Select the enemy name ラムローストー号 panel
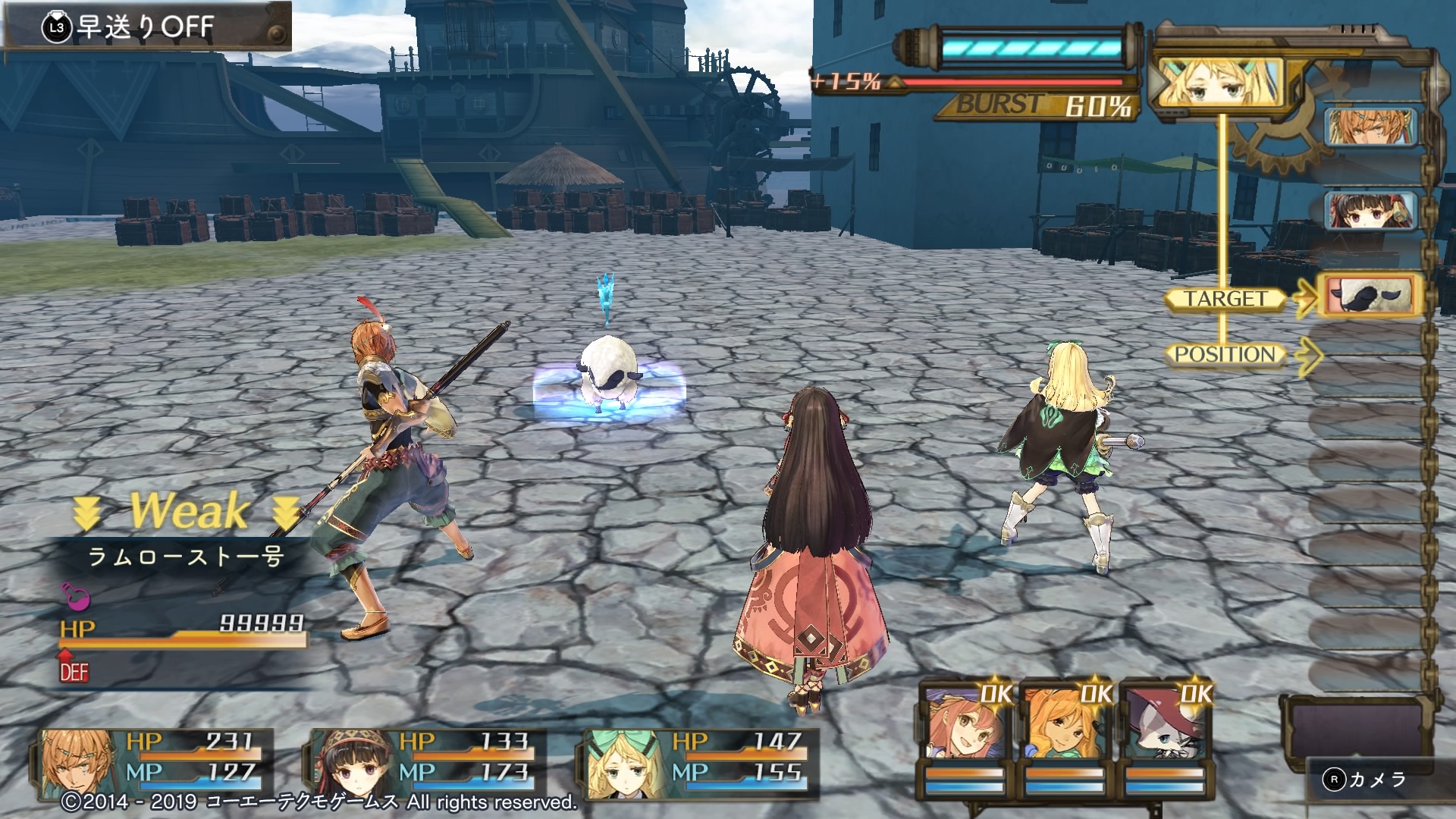1456x819 pixels. coord(186,557)
